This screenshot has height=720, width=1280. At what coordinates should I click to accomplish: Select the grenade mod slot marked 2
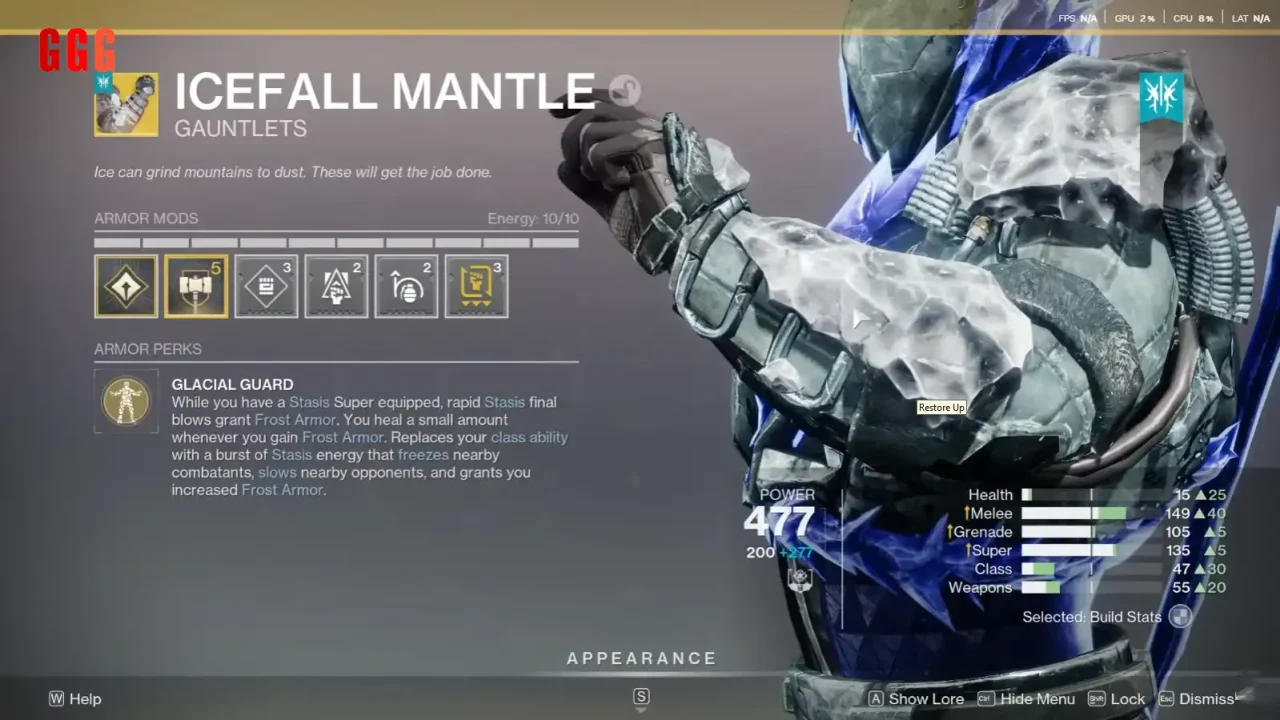coord(406,286)
